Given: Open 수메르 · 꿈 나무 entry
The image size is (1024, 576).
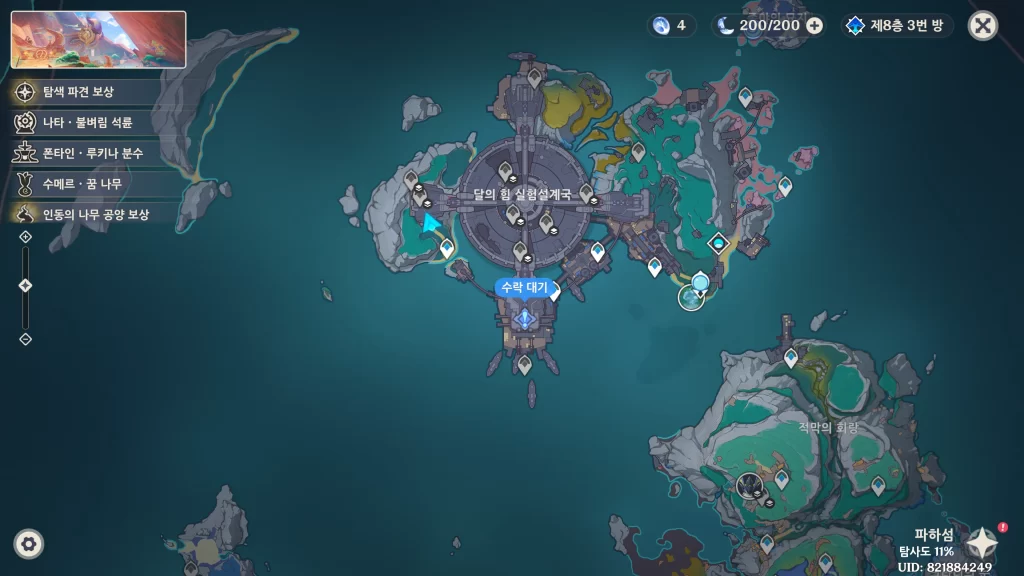Looking at the screenshot, I should [81, 184].
